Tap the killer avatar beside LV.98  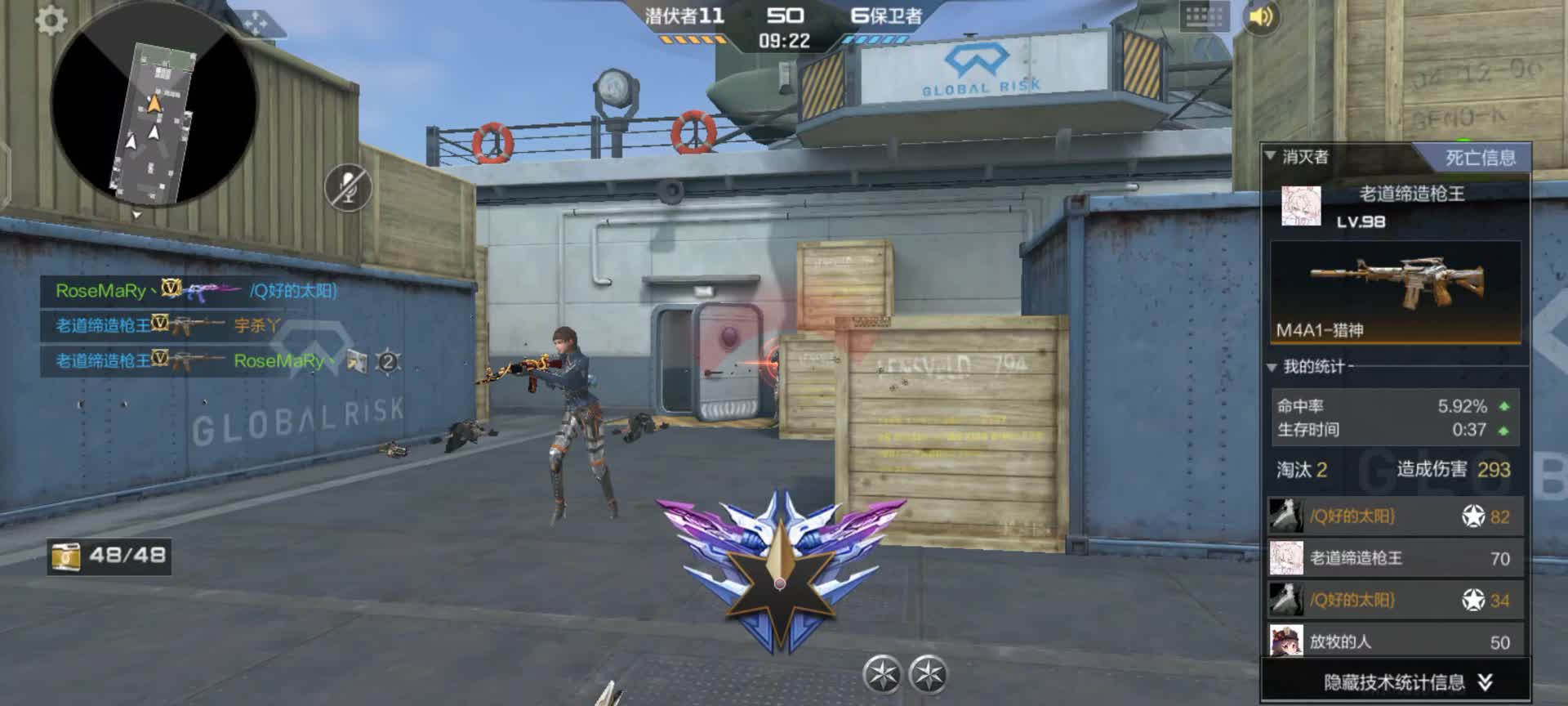(1301, 206)
